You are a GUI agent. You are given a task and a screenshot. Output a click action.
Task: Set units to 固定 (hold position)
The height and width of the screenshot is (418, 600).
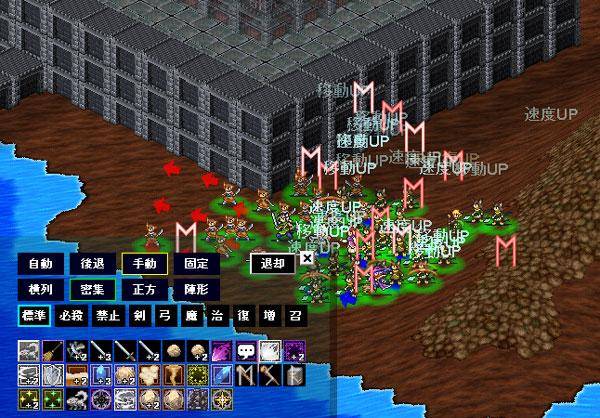pos(196,264)
